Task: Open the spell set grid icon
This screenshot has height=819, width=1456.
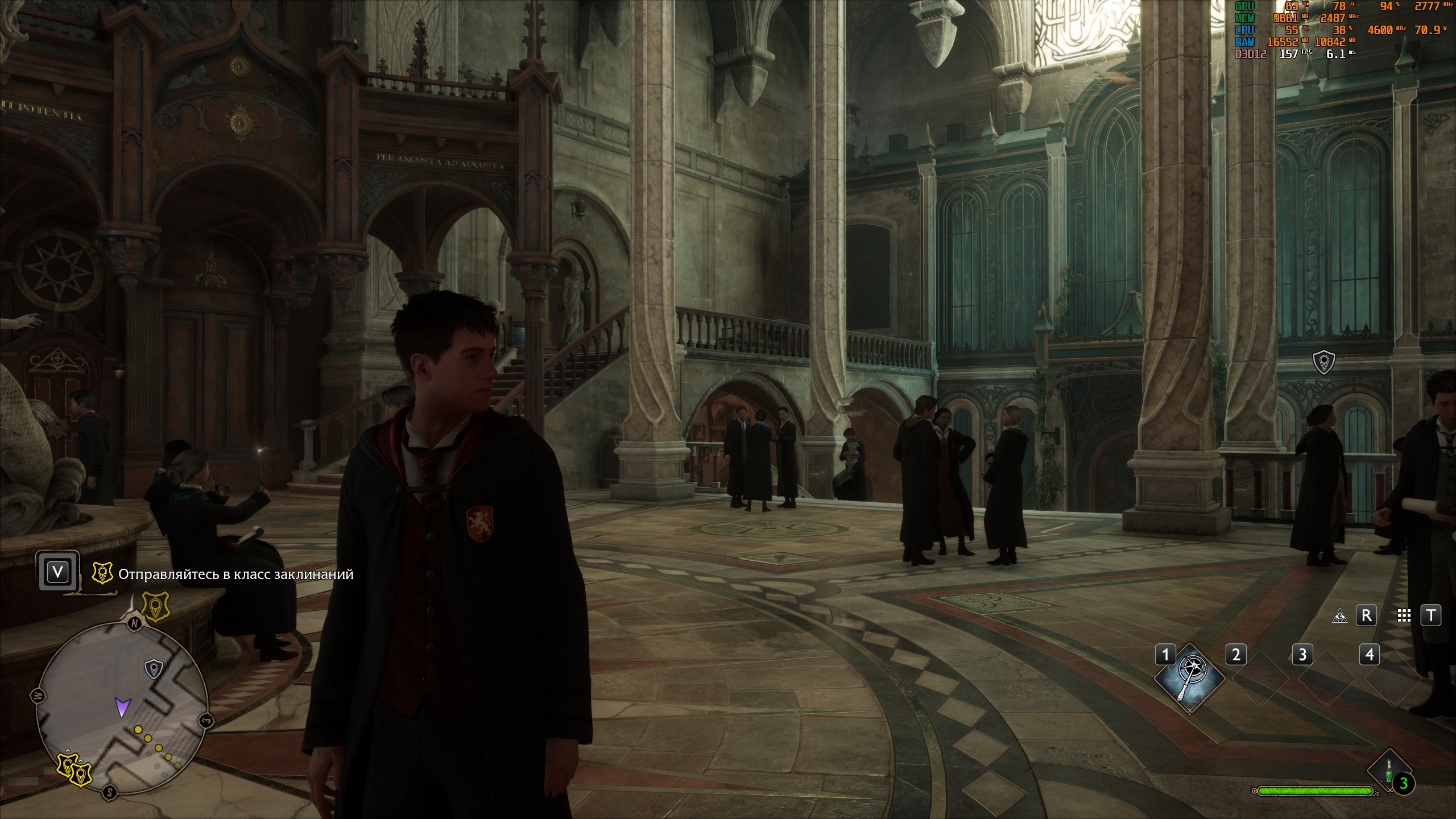Action: (1404, 616)
